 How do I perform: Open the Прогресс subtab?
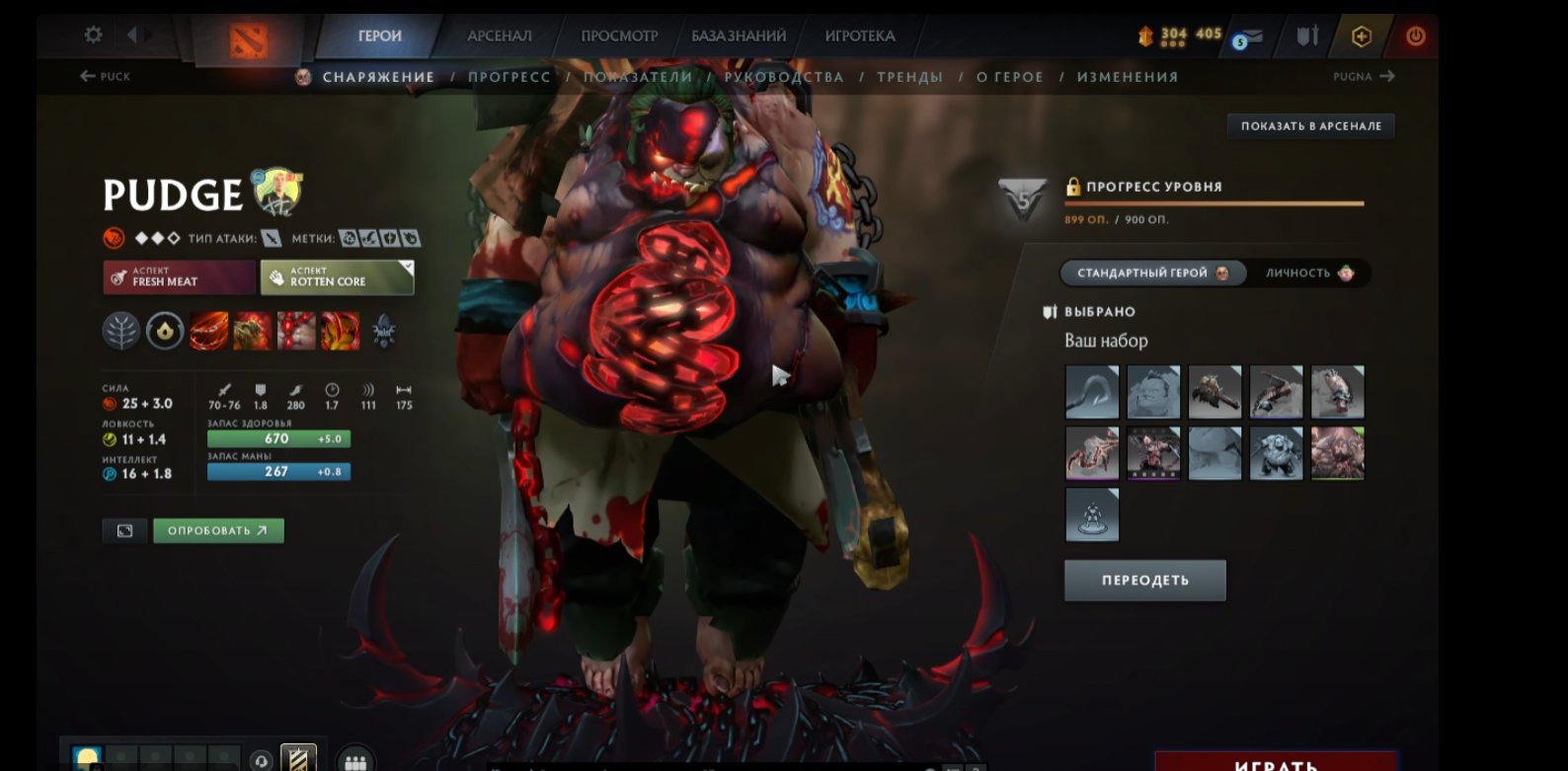[510, 77]
